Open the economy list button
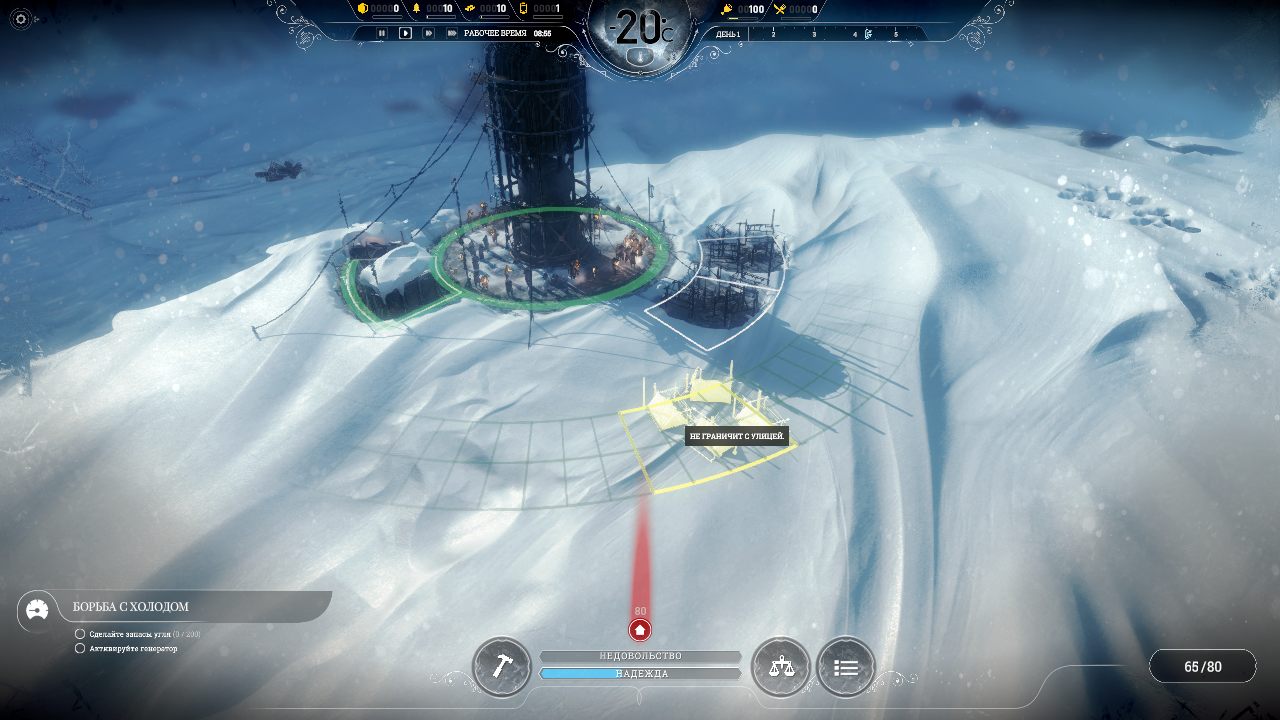1280x720 pixels. click(846, 667)
